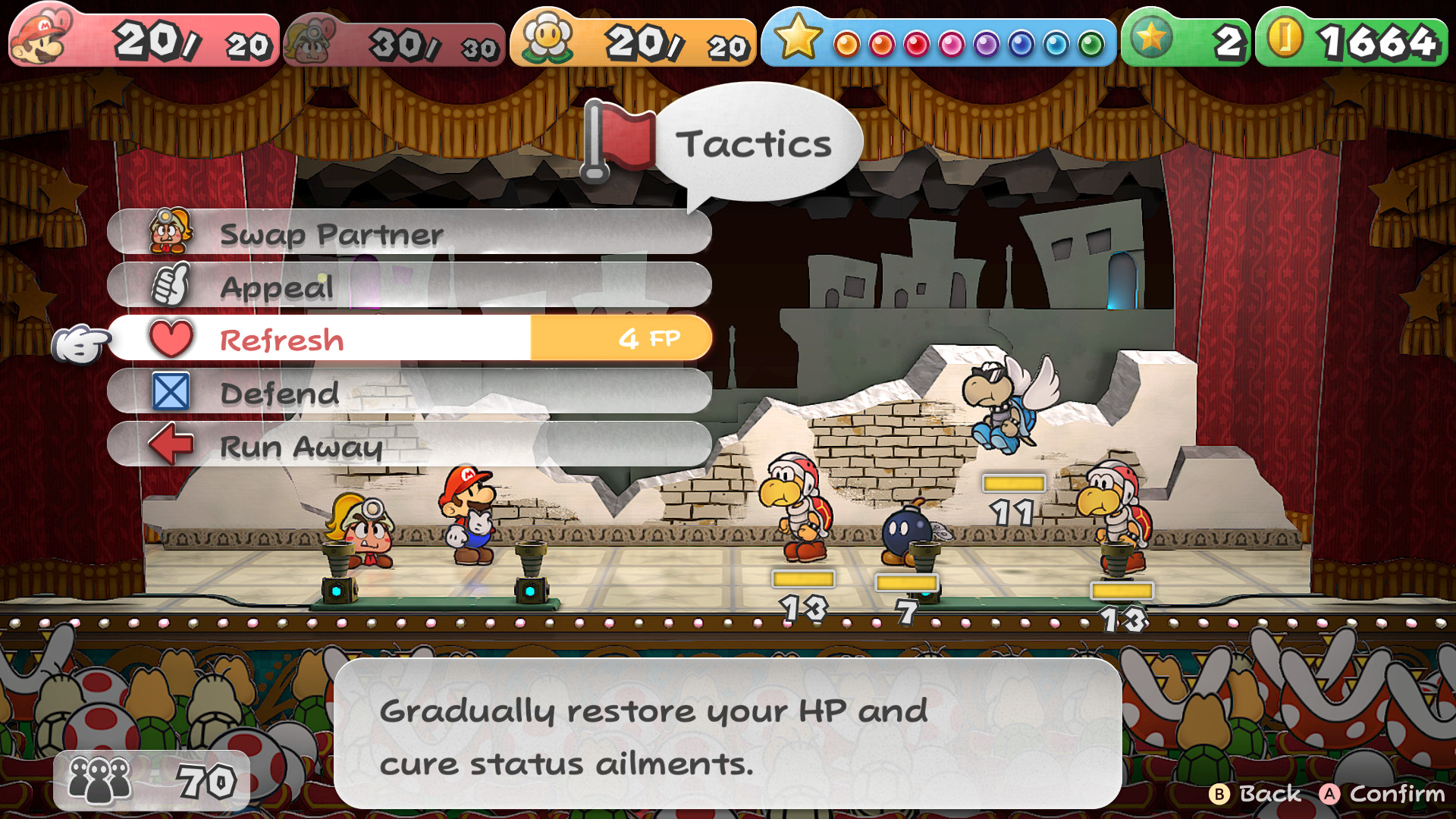Click the 4 FP cost badge on Refresh
Viewport: 1456px width, 819px height.
(x=650, y=338)
